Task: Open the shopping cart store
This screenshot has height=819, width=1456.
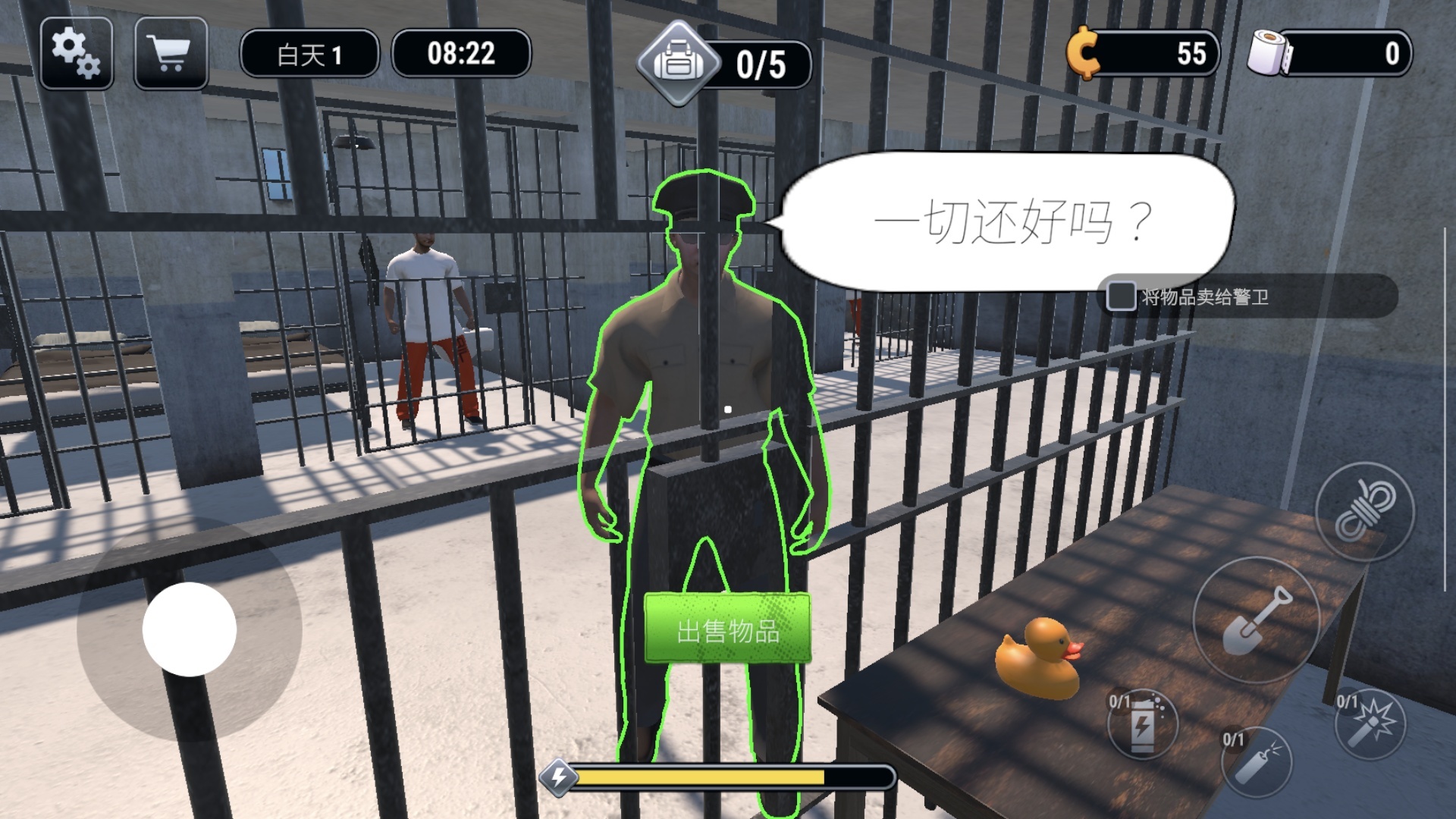Action: (x=171, y=53)
